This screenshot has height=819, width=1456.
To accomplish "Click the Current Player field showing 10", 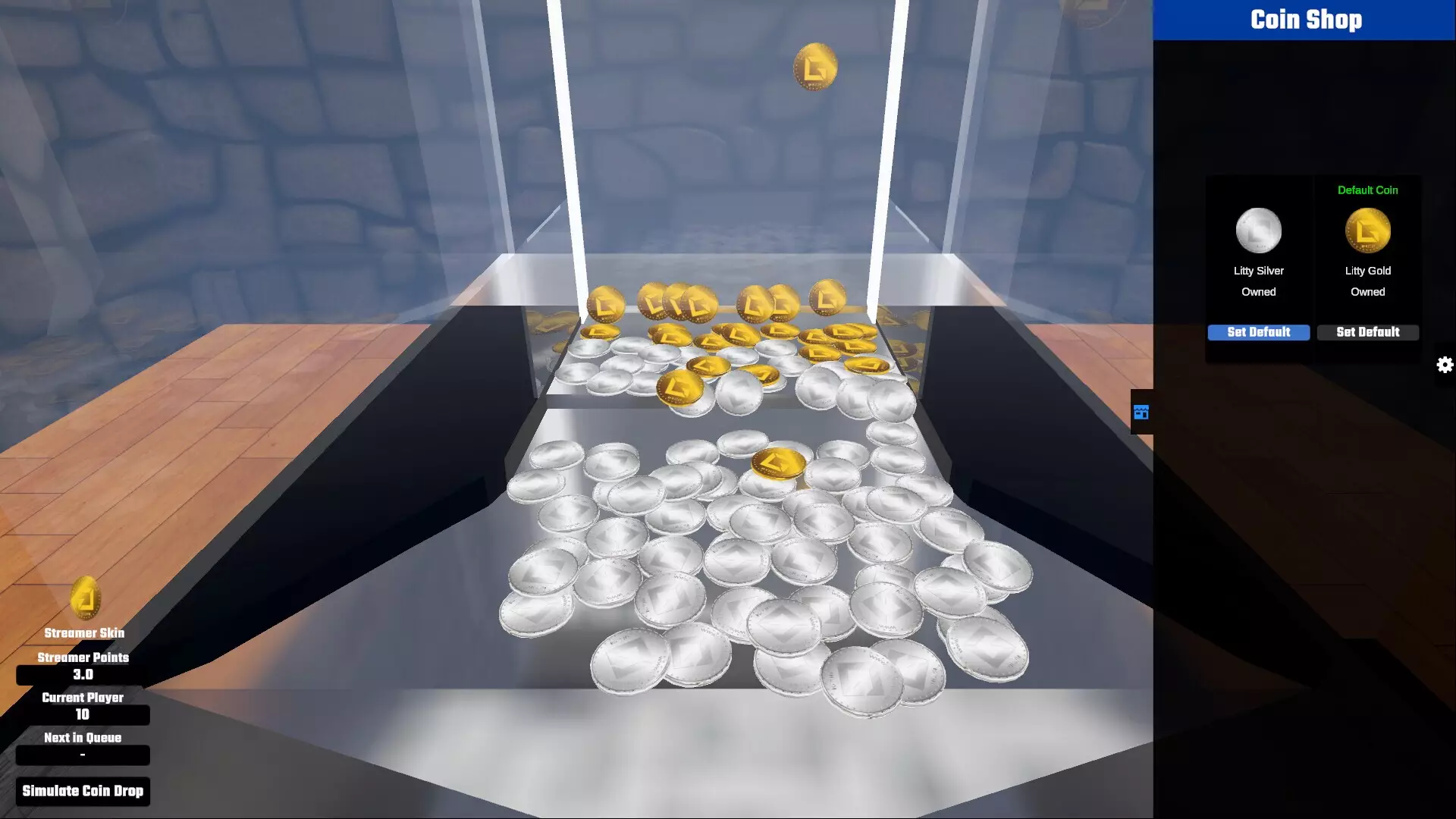I will 82,714.
